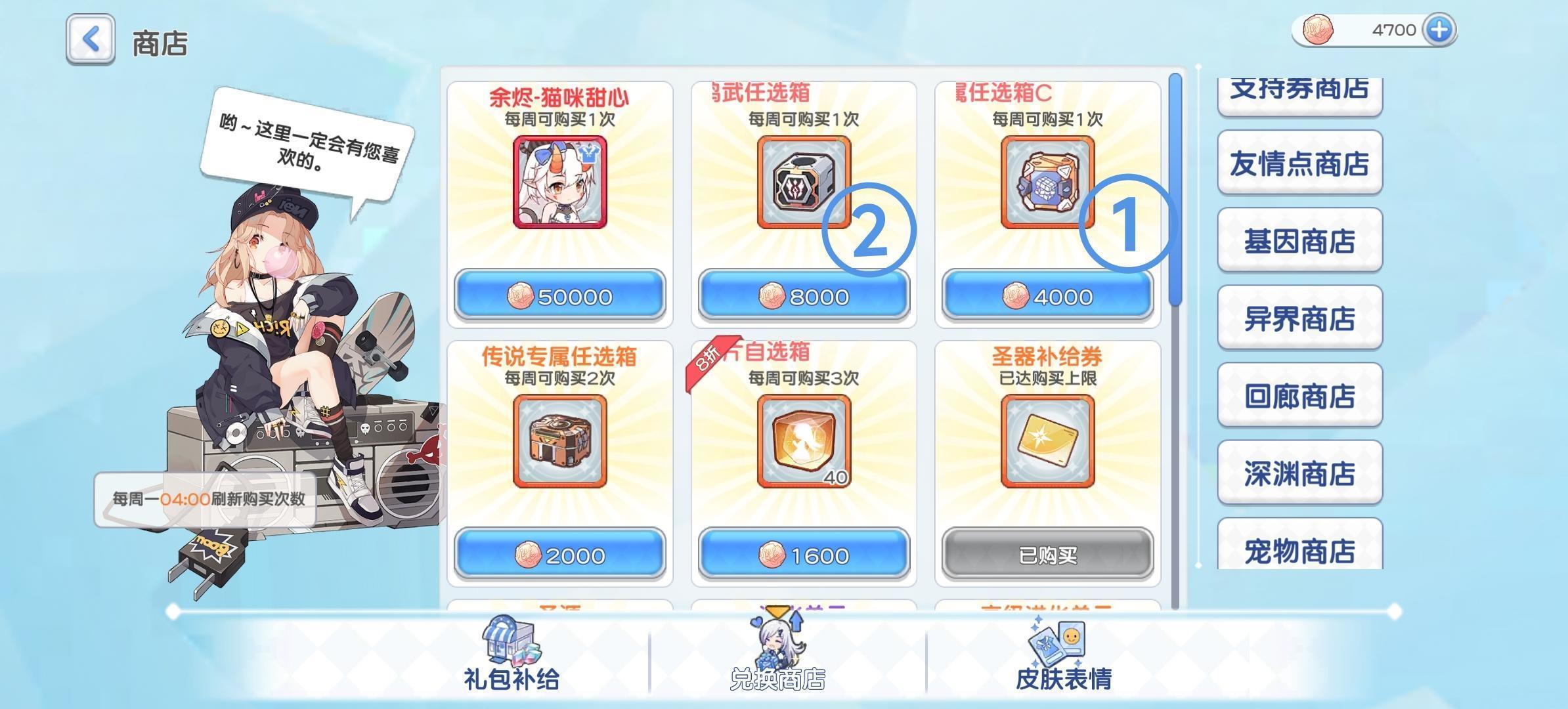Open the 任选箱C cube box icon
Viewport: 1568px width, 709px height.
1047,183
